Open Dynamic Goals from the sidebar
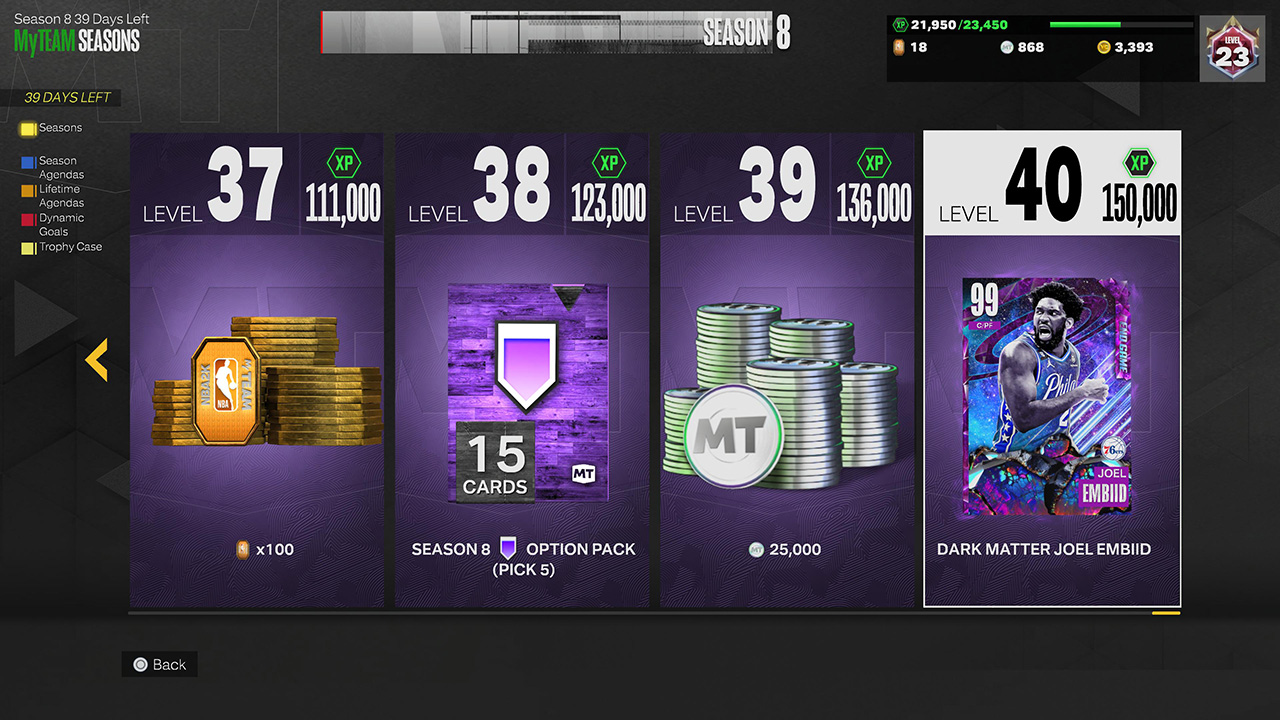The width and height of the screenshot is (1280, 720). (60, 223)
